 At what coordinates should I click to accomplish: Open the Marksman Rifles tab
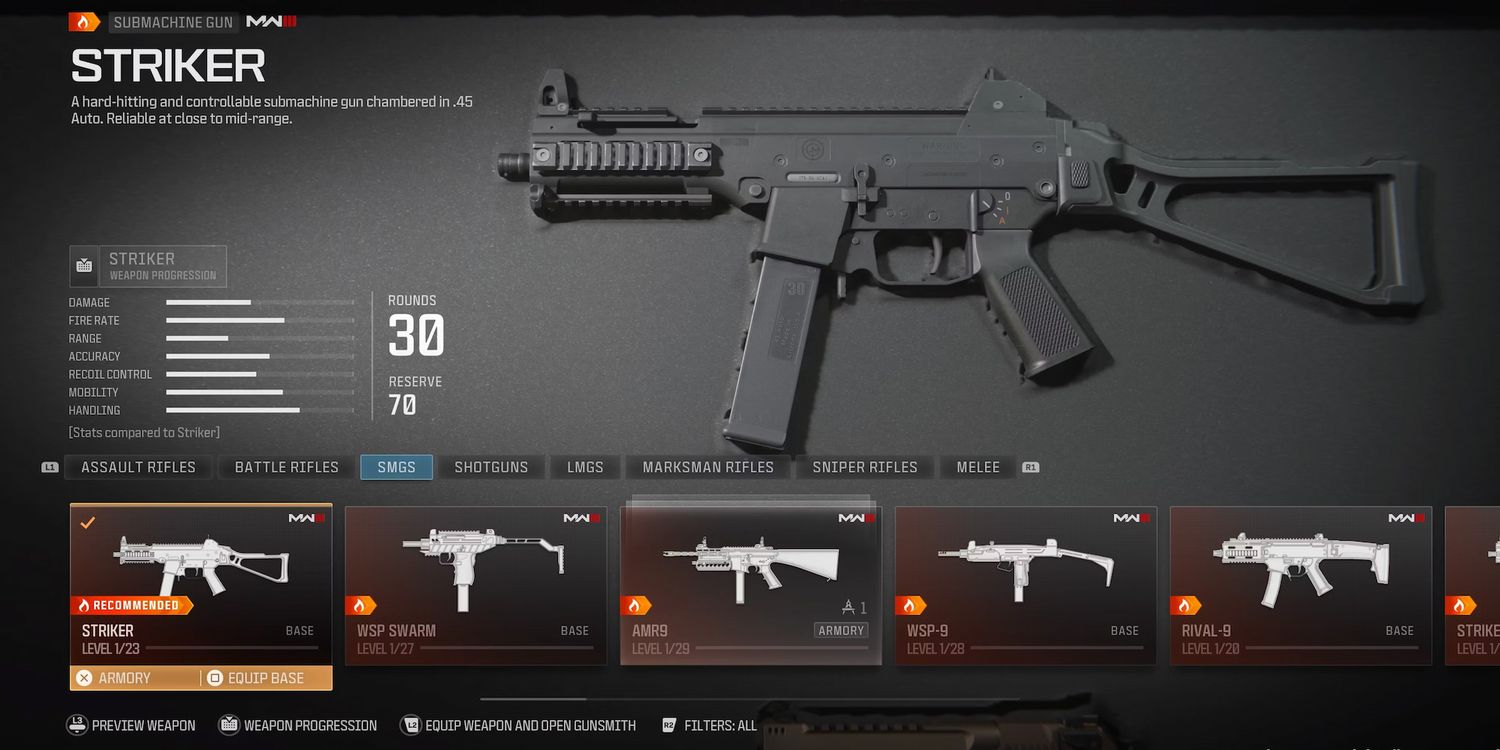708,467
